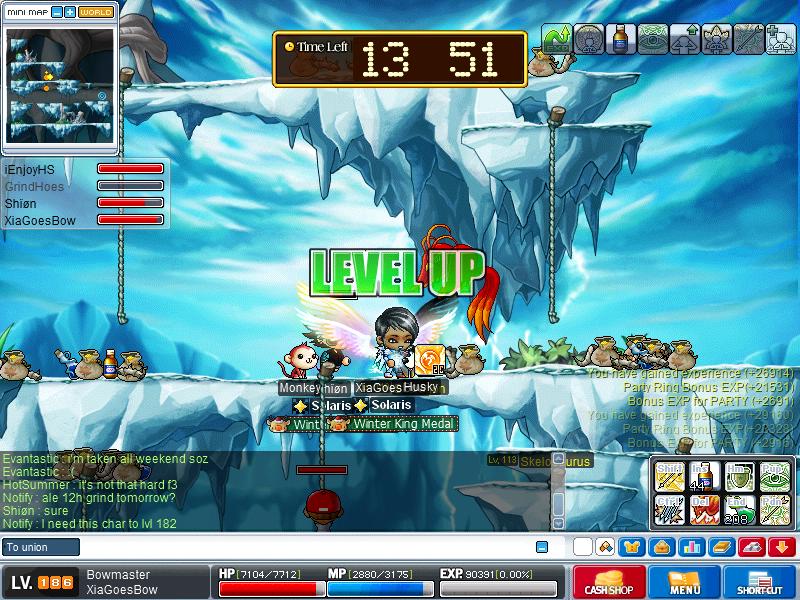Open the Cash Shop

[x=608, y=582]
